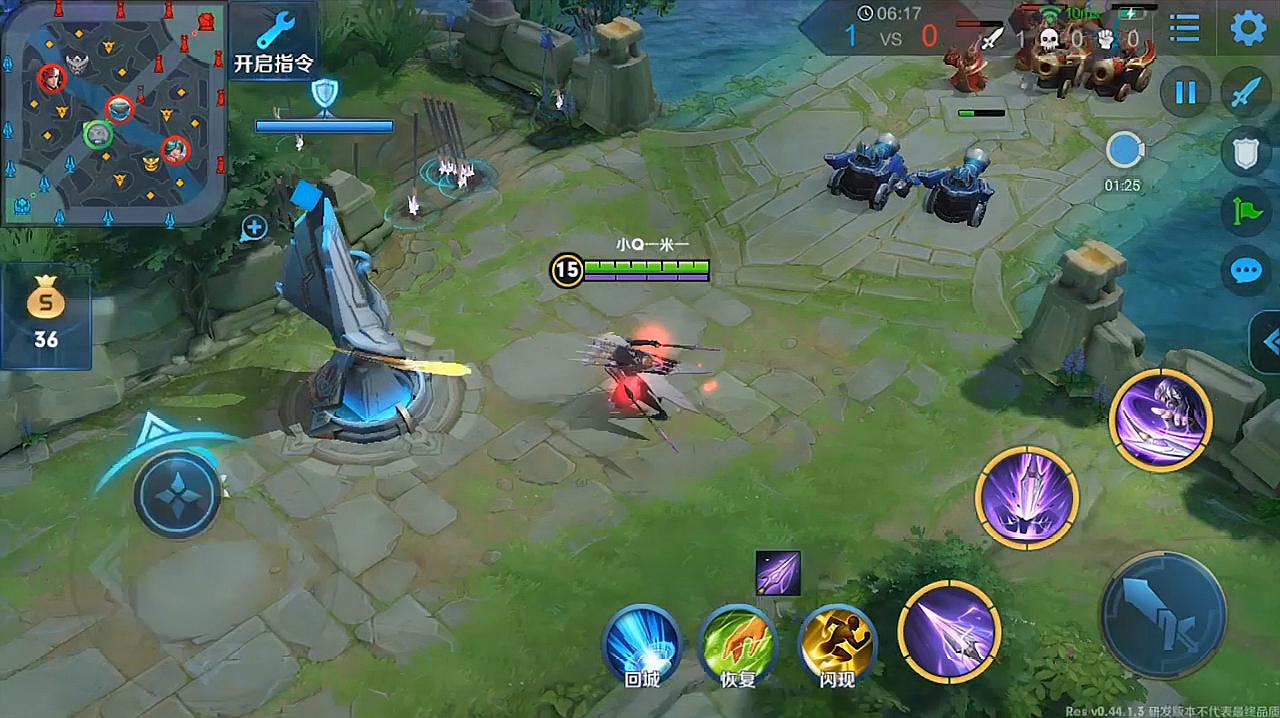The width and height of the screenshot is (1280, 718).
Task: Activate the purple spear thrust skill
Action: 948,631
